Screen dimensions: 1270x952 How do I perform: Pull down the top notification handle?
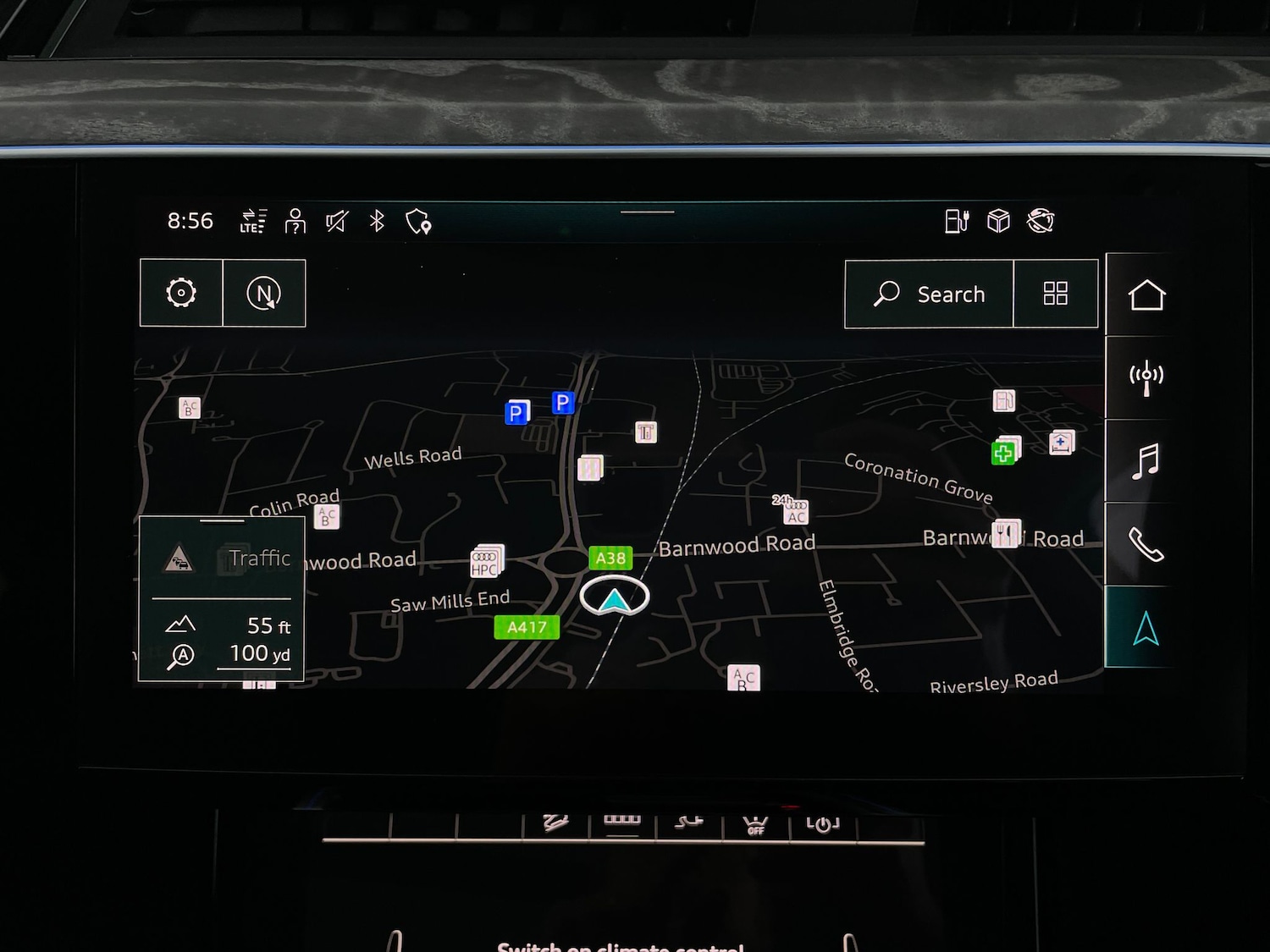(648, 212)
